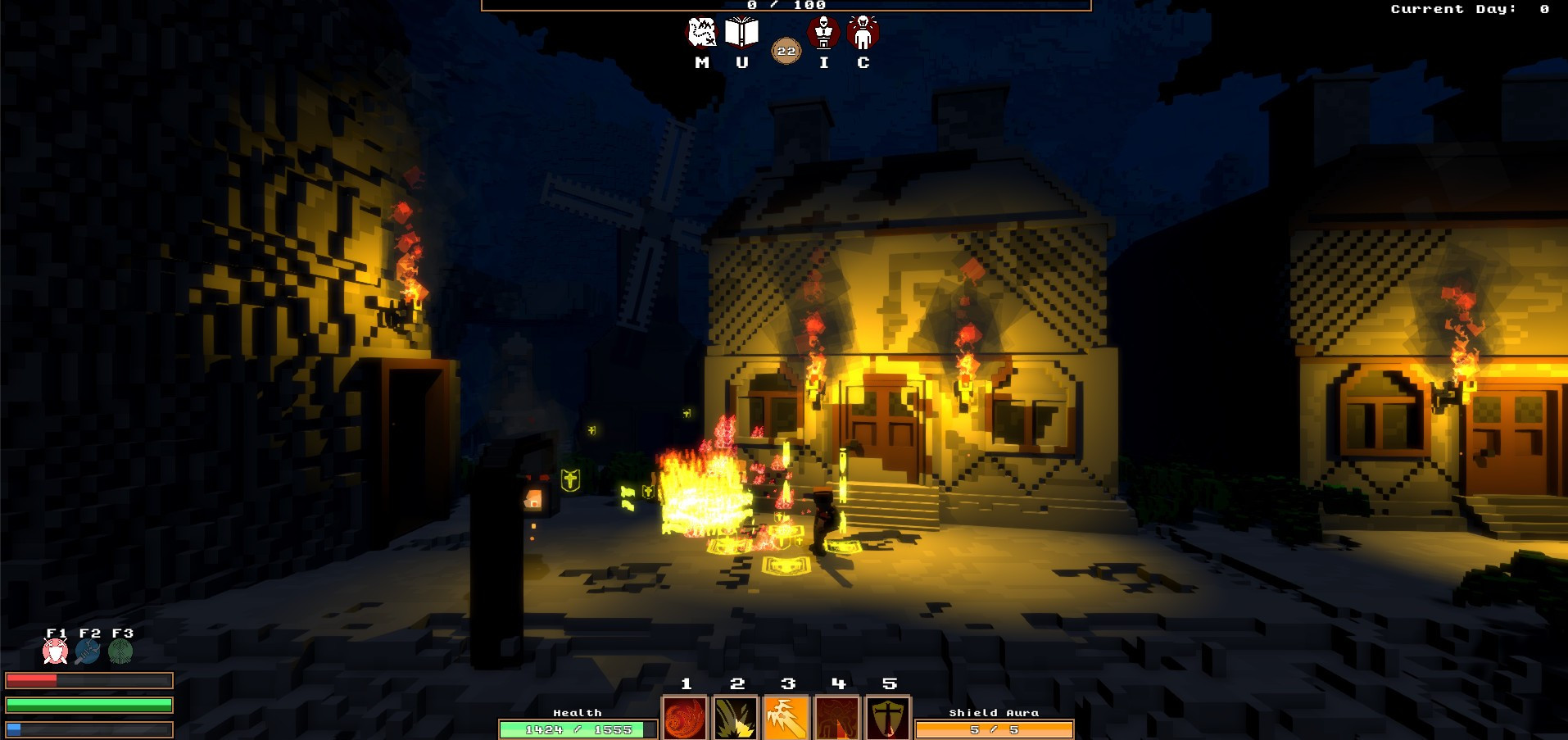The image size is (1568, 740).
Task: Trigger the orange flaming sword ability
Action: coord(786,718)
